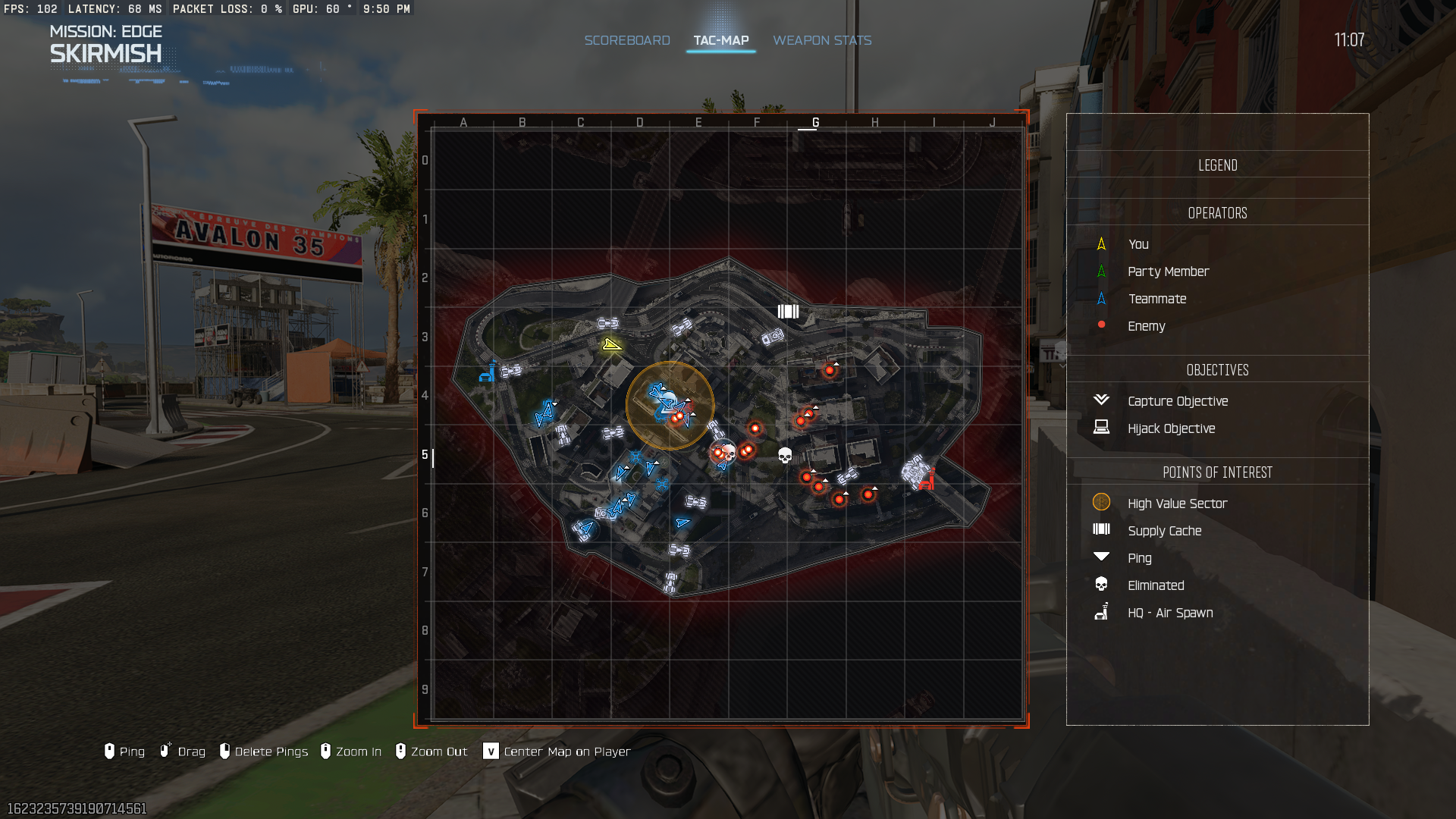
Task: Click the Supply Cache icon in the legend
Action: point(1101,530)
